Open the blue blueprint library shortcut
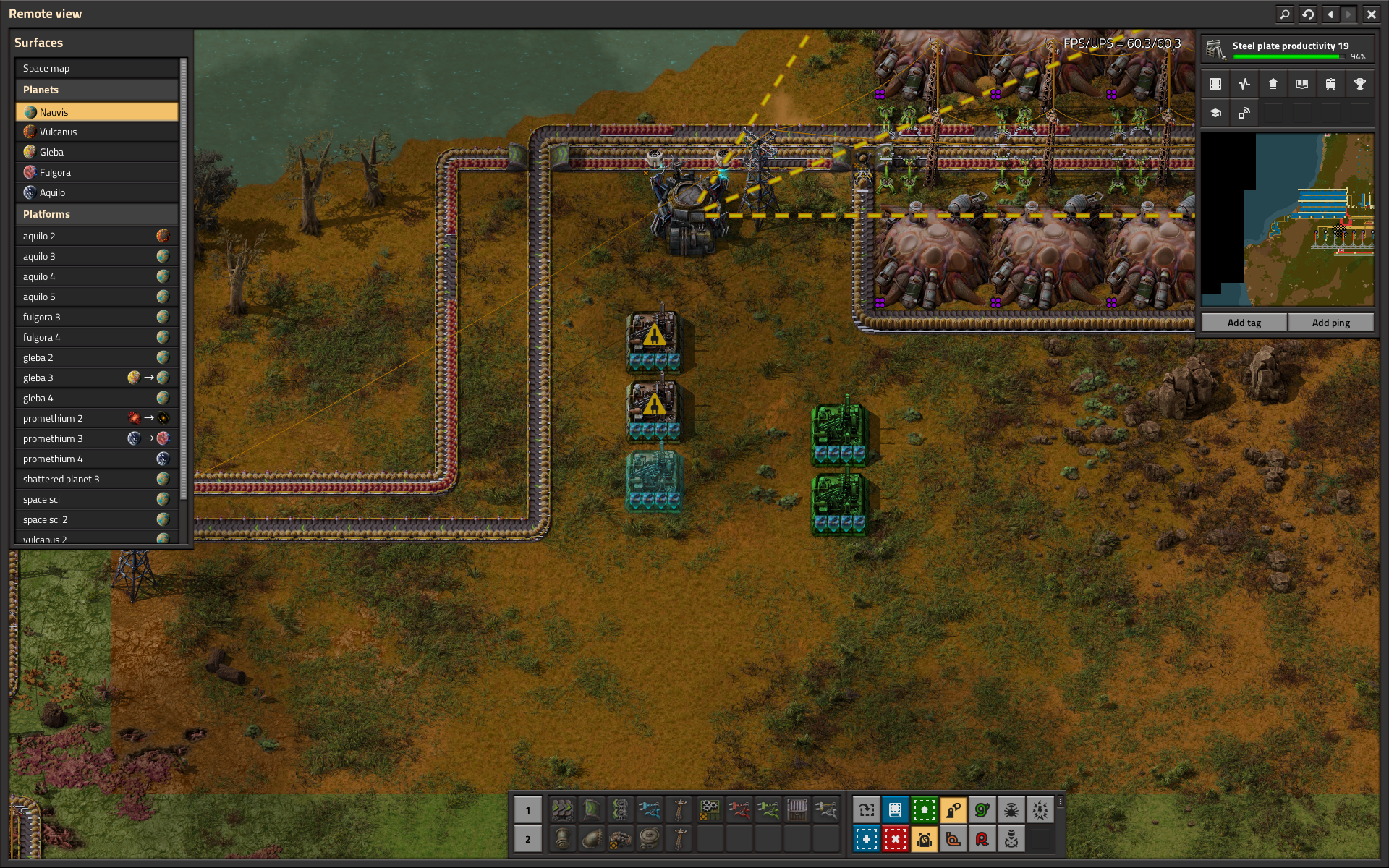 [x=895, y=811]
